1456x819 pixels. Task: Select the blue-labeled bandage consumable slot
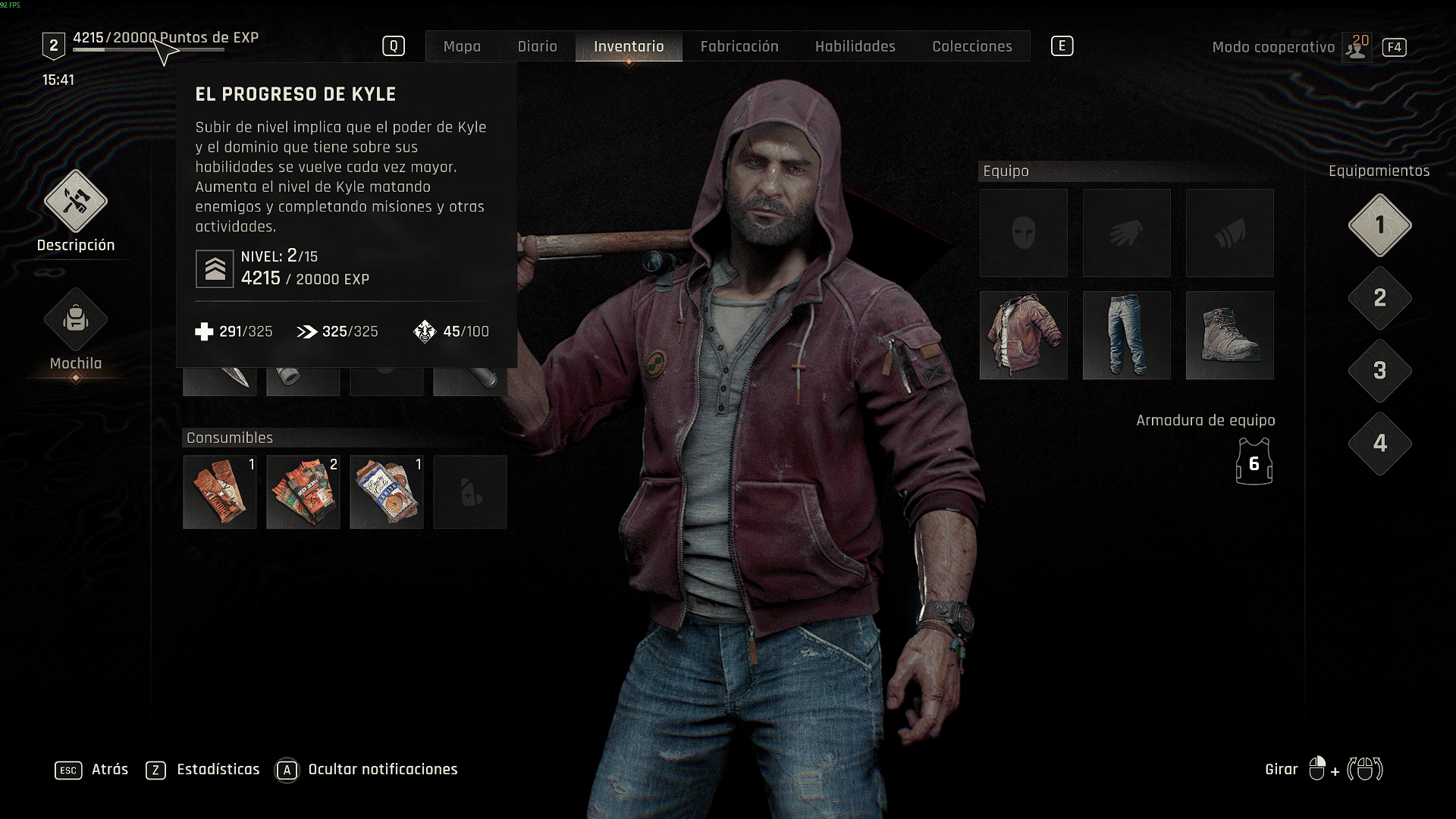pos(386,492)
